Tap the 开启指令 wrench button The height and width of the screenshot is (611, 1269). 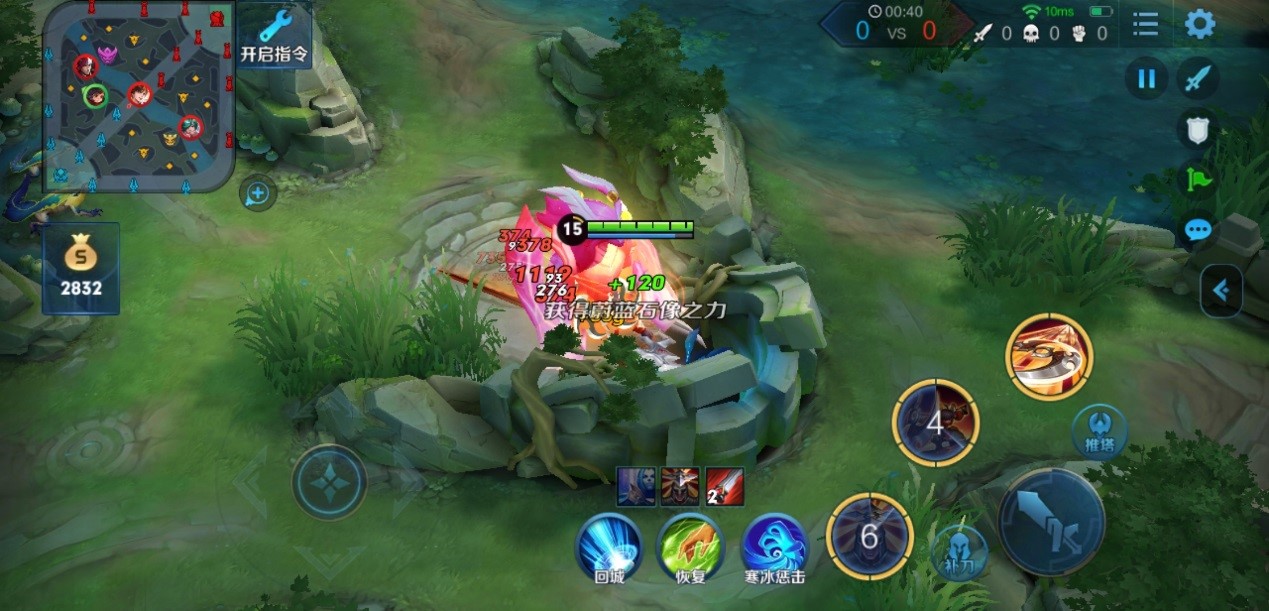(x=274, y=36)
